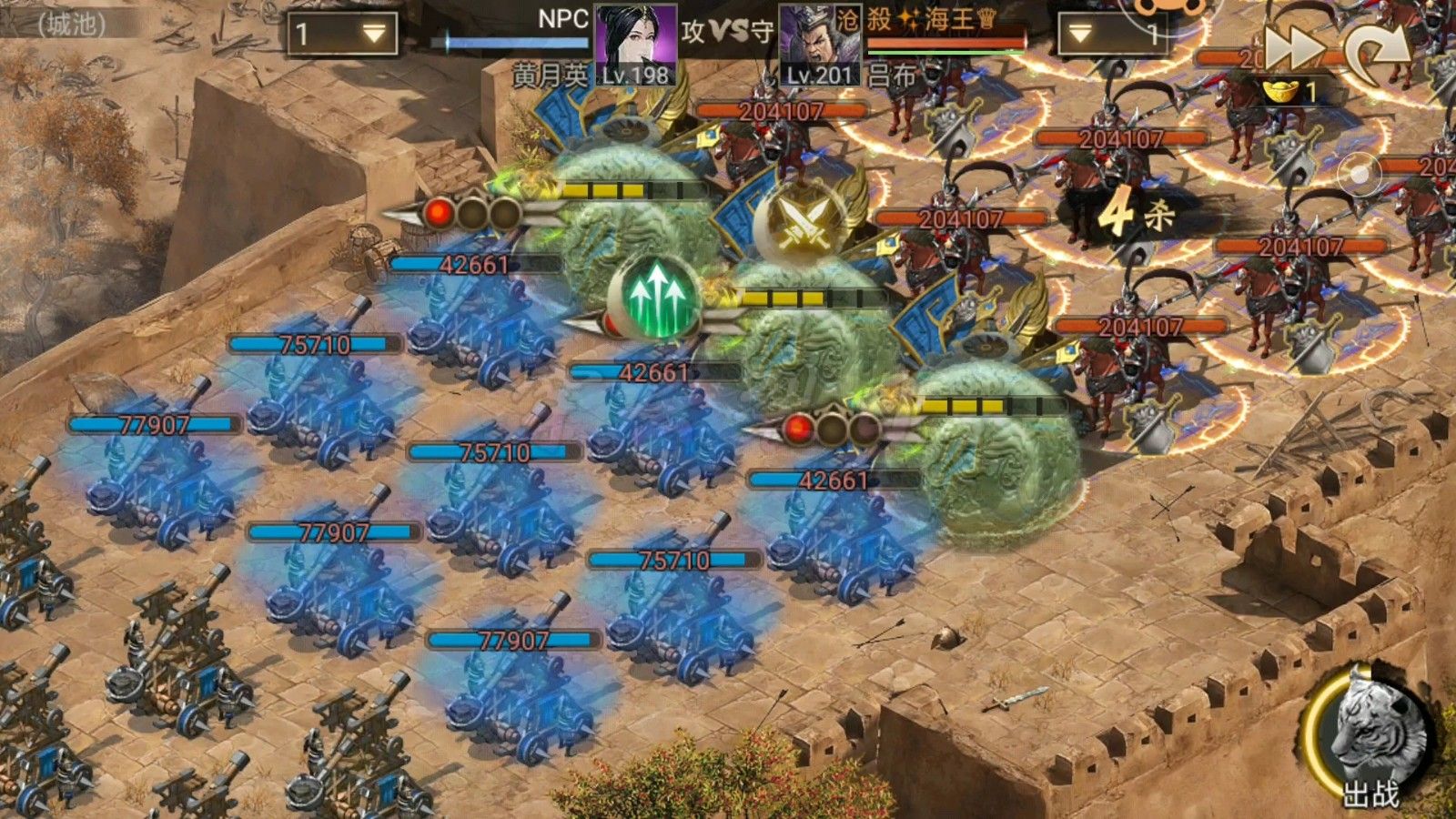This screenshot has height=819, width=1456.
Task: Select the 吕布 defender portrait
Action: coord(819,47)
